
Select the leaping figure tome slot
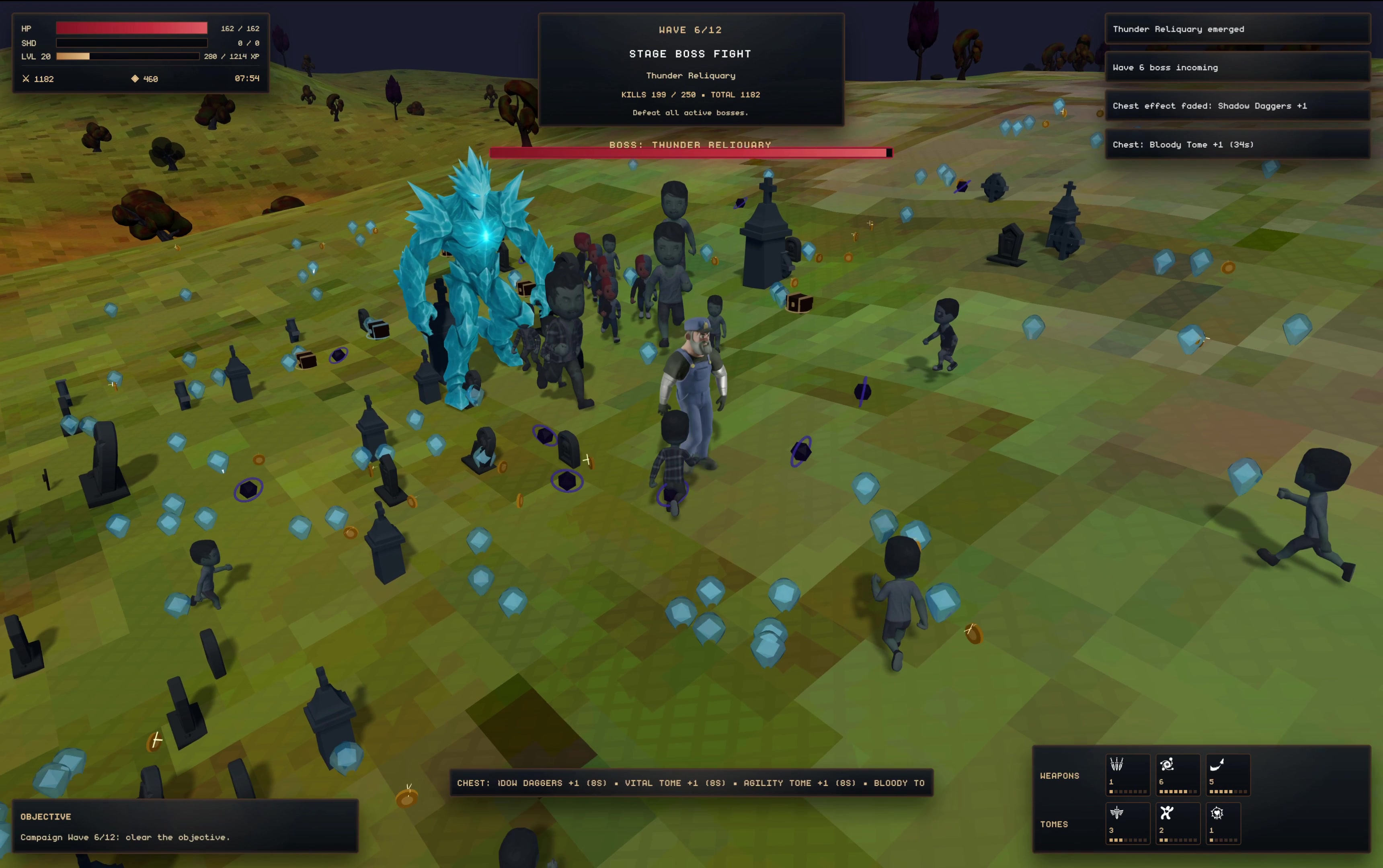1178,823
